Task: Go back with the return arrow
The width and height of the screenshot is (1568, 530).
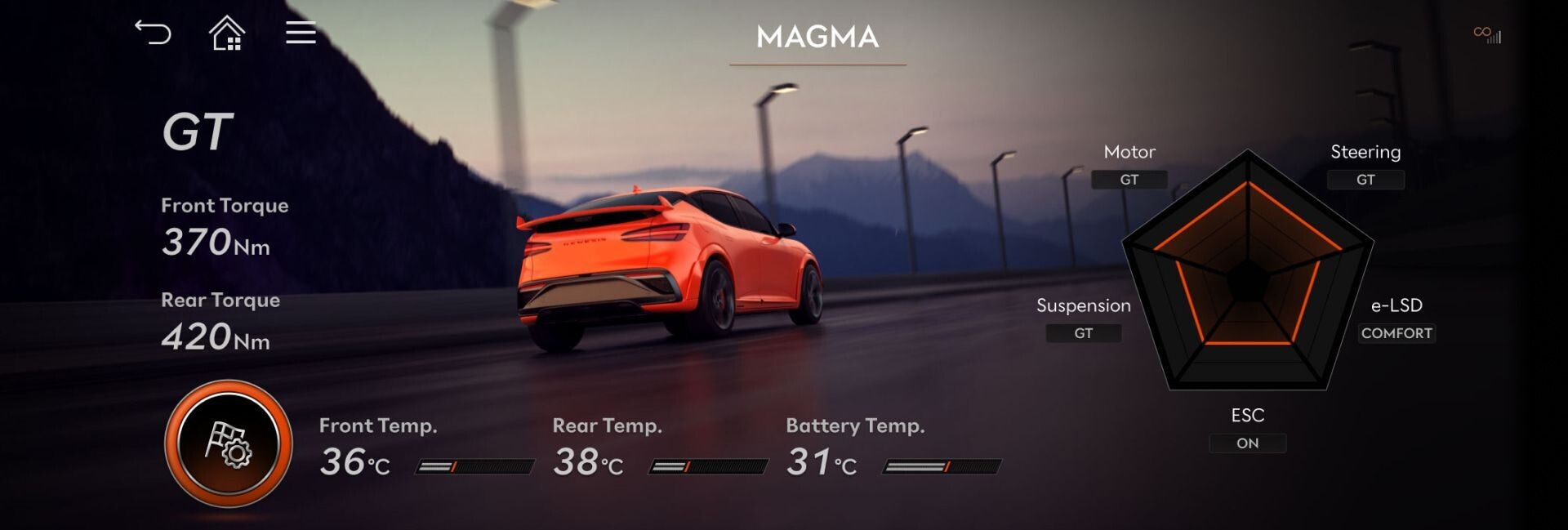Action: [x=153, y=33]
